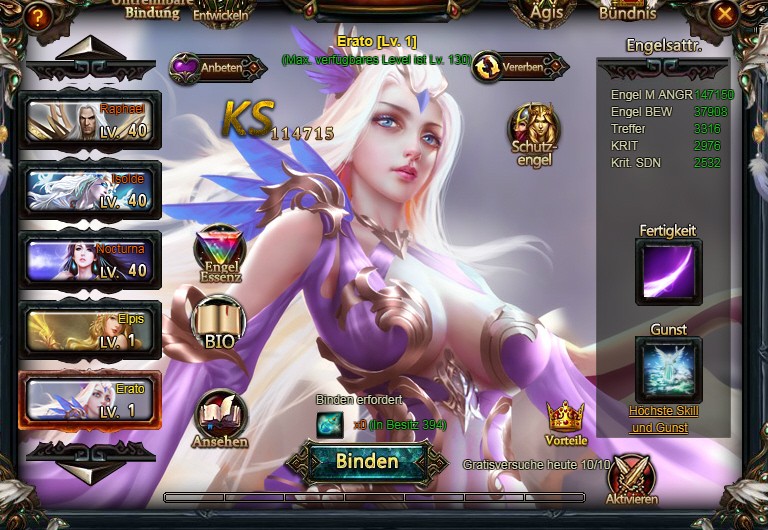Open the help question mark

(x=38, y=16)
